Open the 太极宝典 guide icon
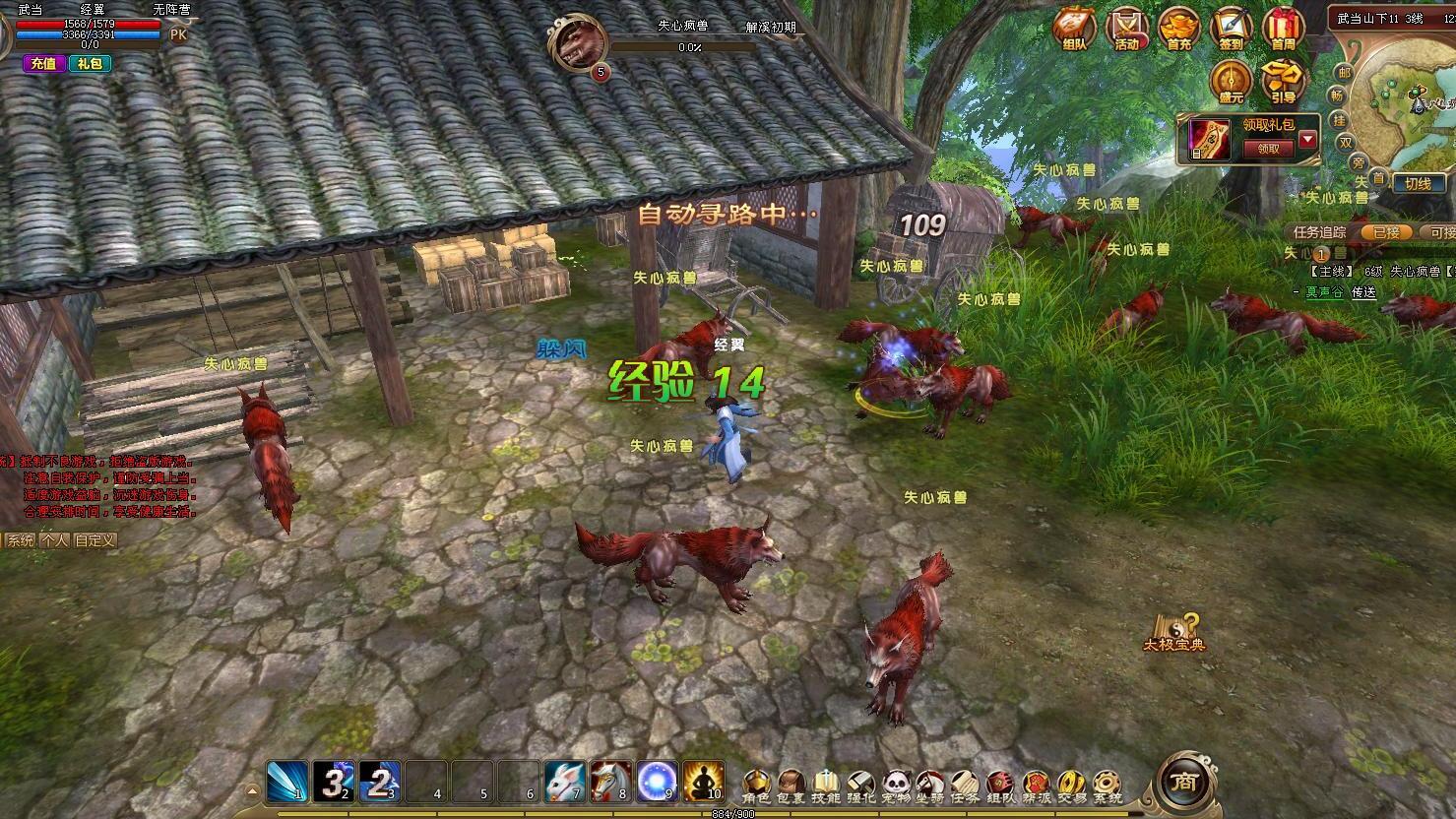 (1174, 632)
